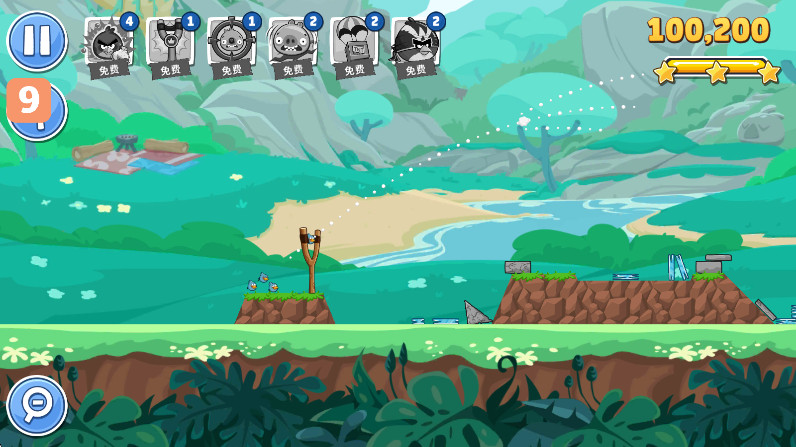Activate the shaking pig earthquake power-up
This screenshot has height=447, width=796.
tap(292, 44)
